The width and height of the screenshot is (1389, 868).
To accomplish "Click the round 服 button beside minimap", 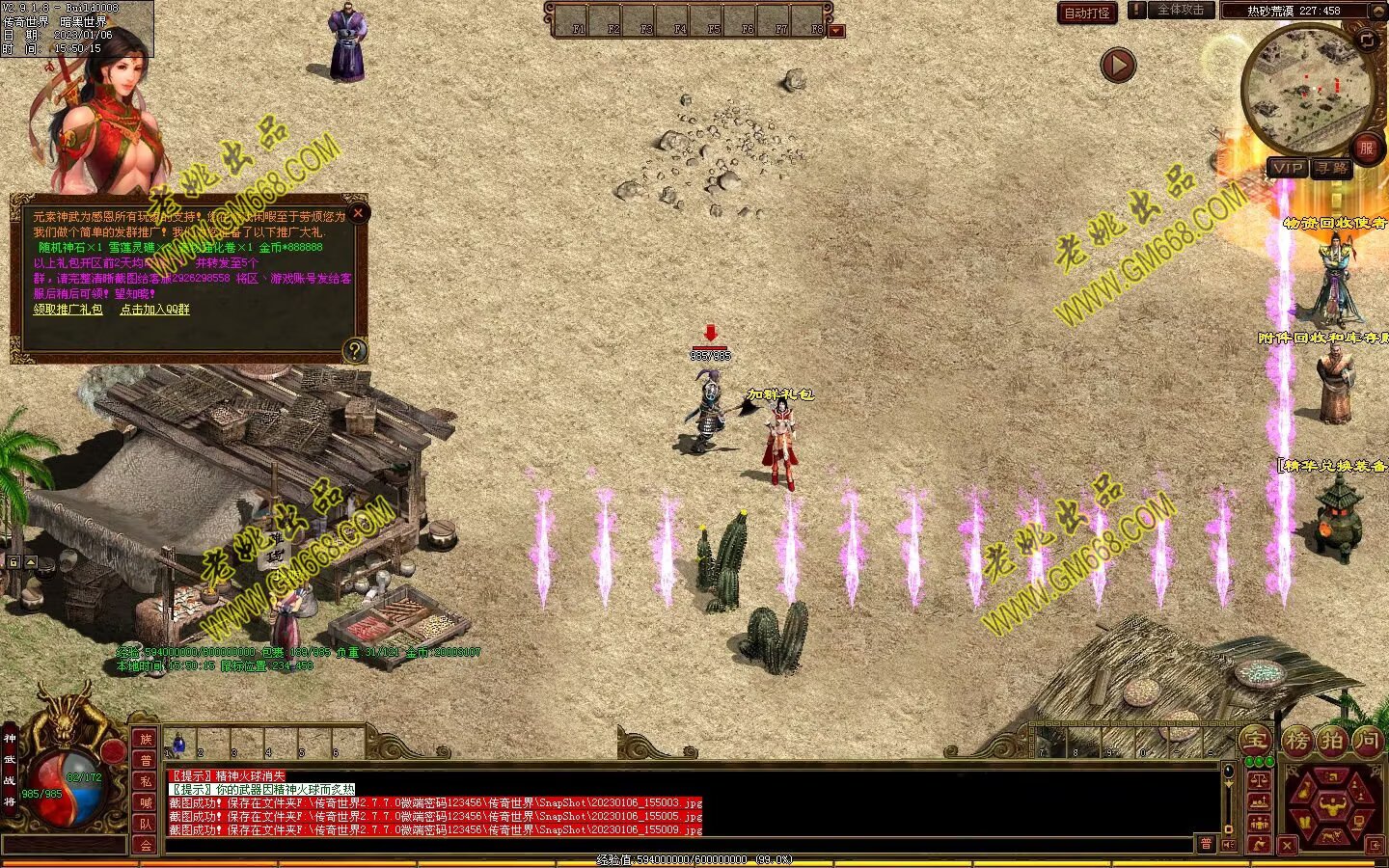I will click(x=1365, y=149).
